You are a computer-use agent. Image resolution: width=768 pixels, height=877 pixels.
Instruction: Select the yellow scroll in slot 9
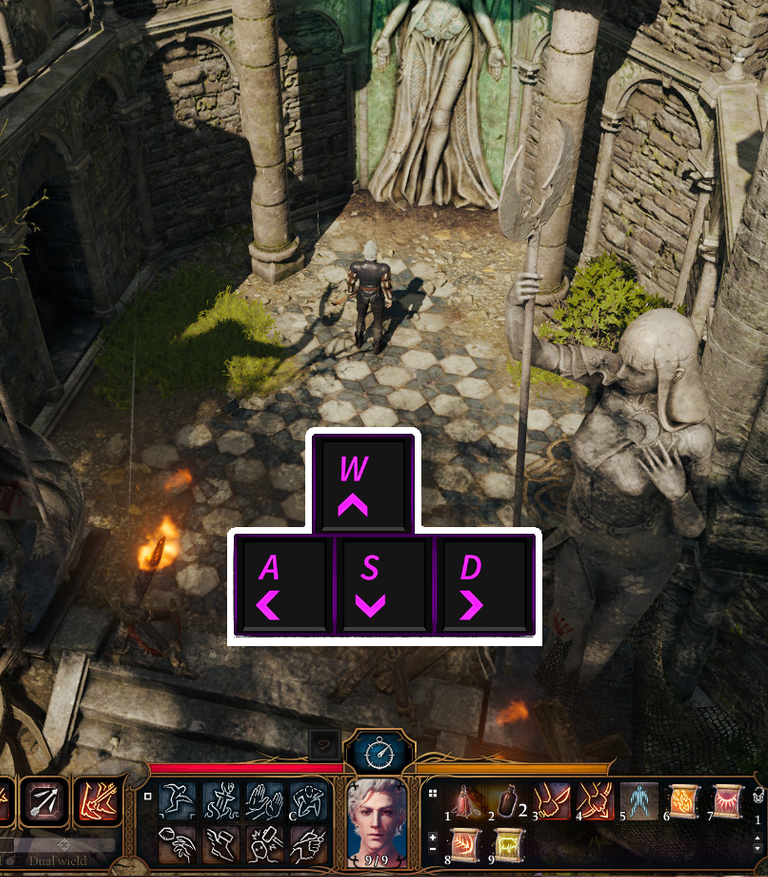(x=508, y=846)
